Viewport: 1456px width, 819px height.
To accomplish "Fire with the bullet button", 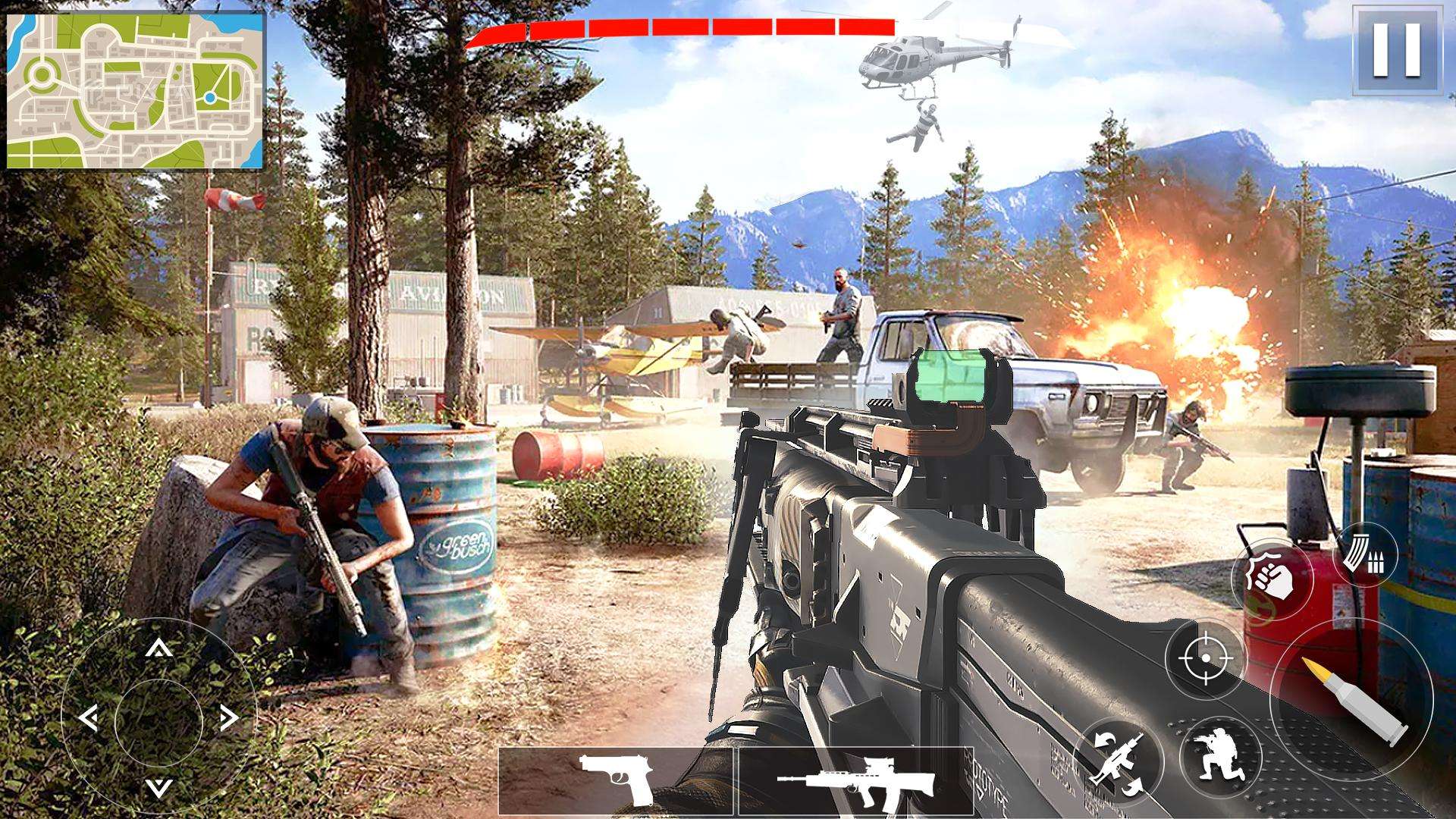I will pyautogui.click(x=1351, y=699).
